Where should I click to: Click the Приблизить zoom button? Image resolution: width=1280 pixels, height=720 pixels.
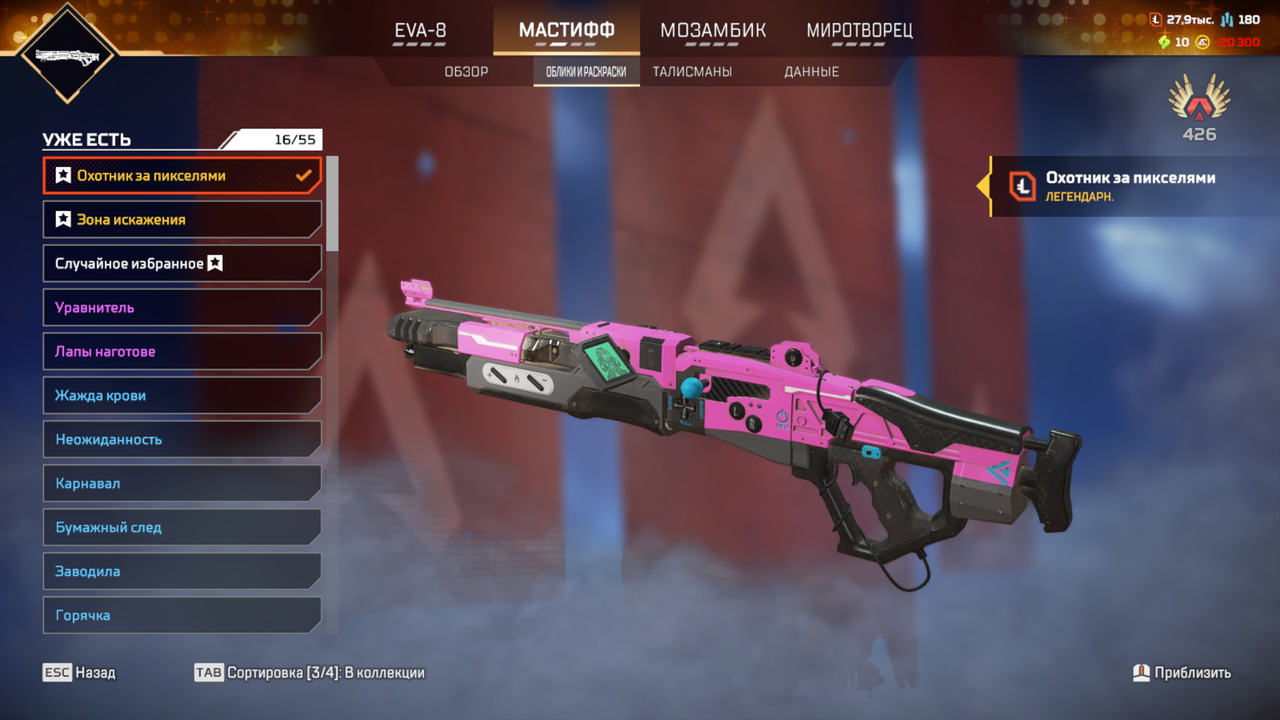point(1182,673)
